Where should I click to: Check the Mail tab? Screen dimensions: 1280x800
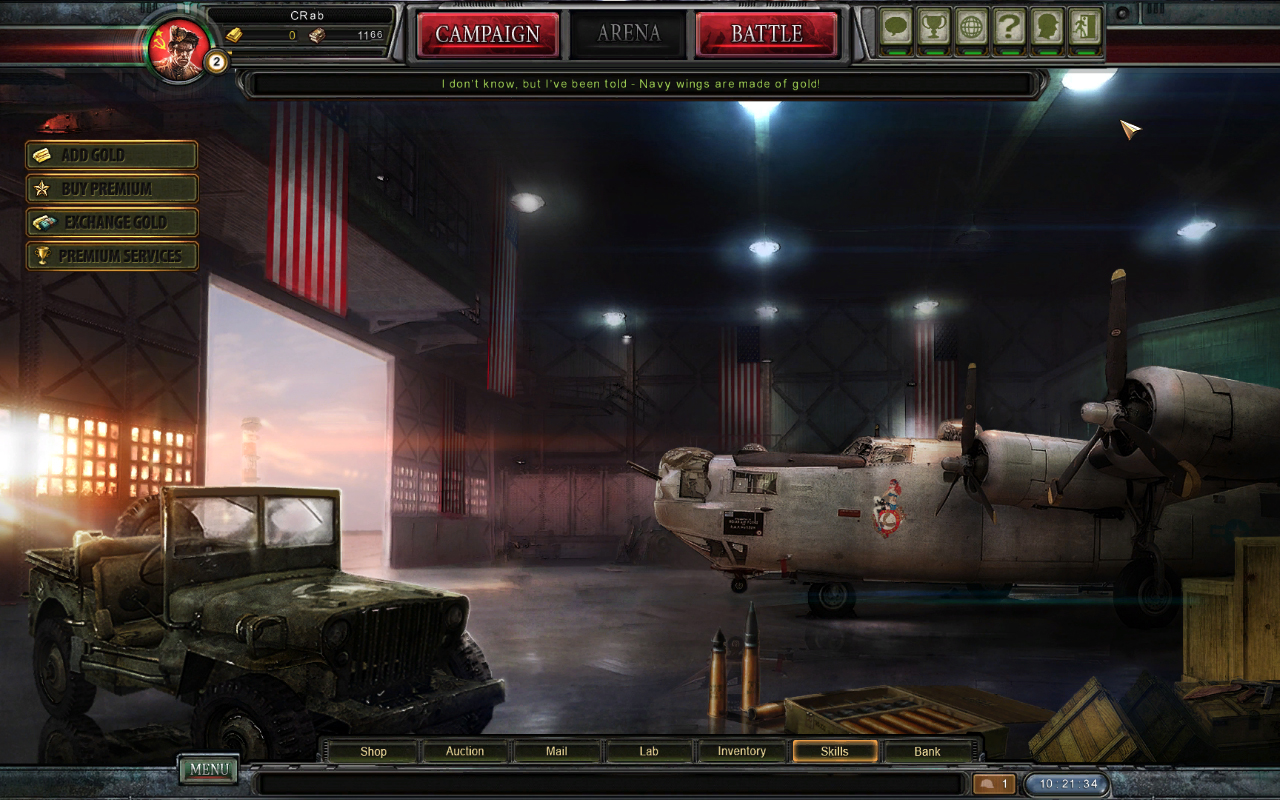tap(557, 751)
